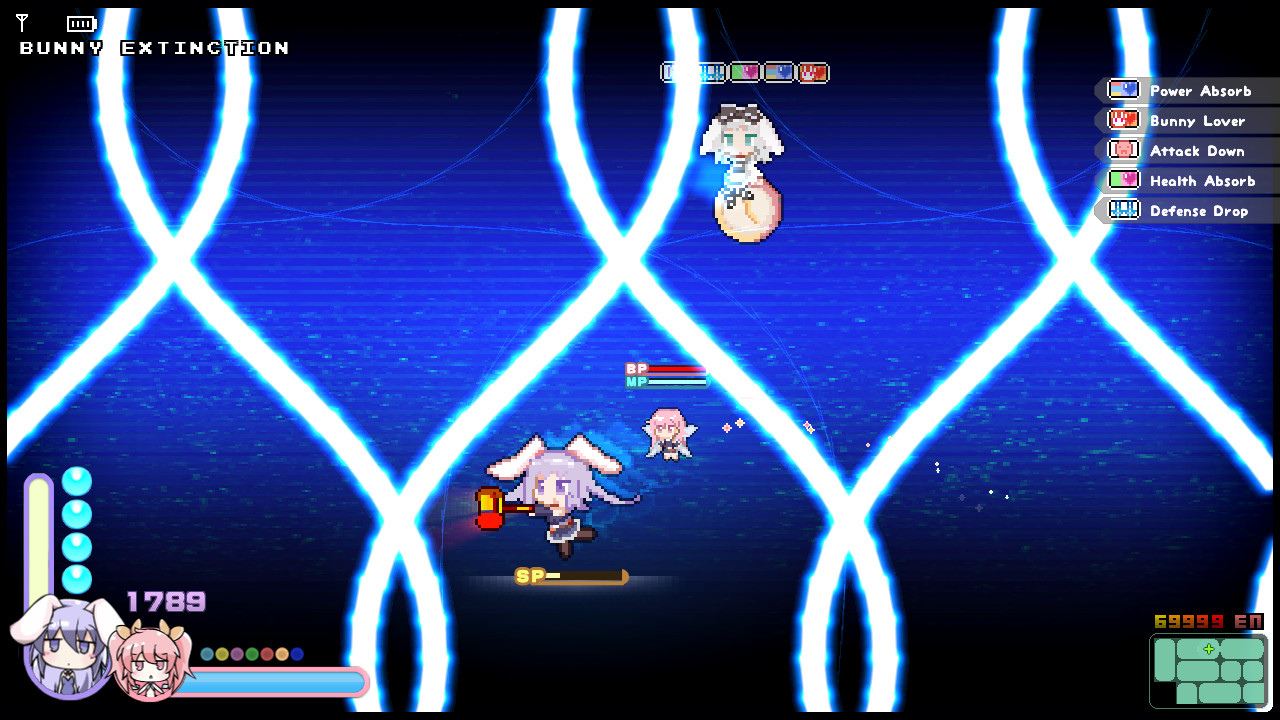1280x720 pixels.
Task: Select the Power Absorb buff icon
Action: click(x=1123, y=90)
